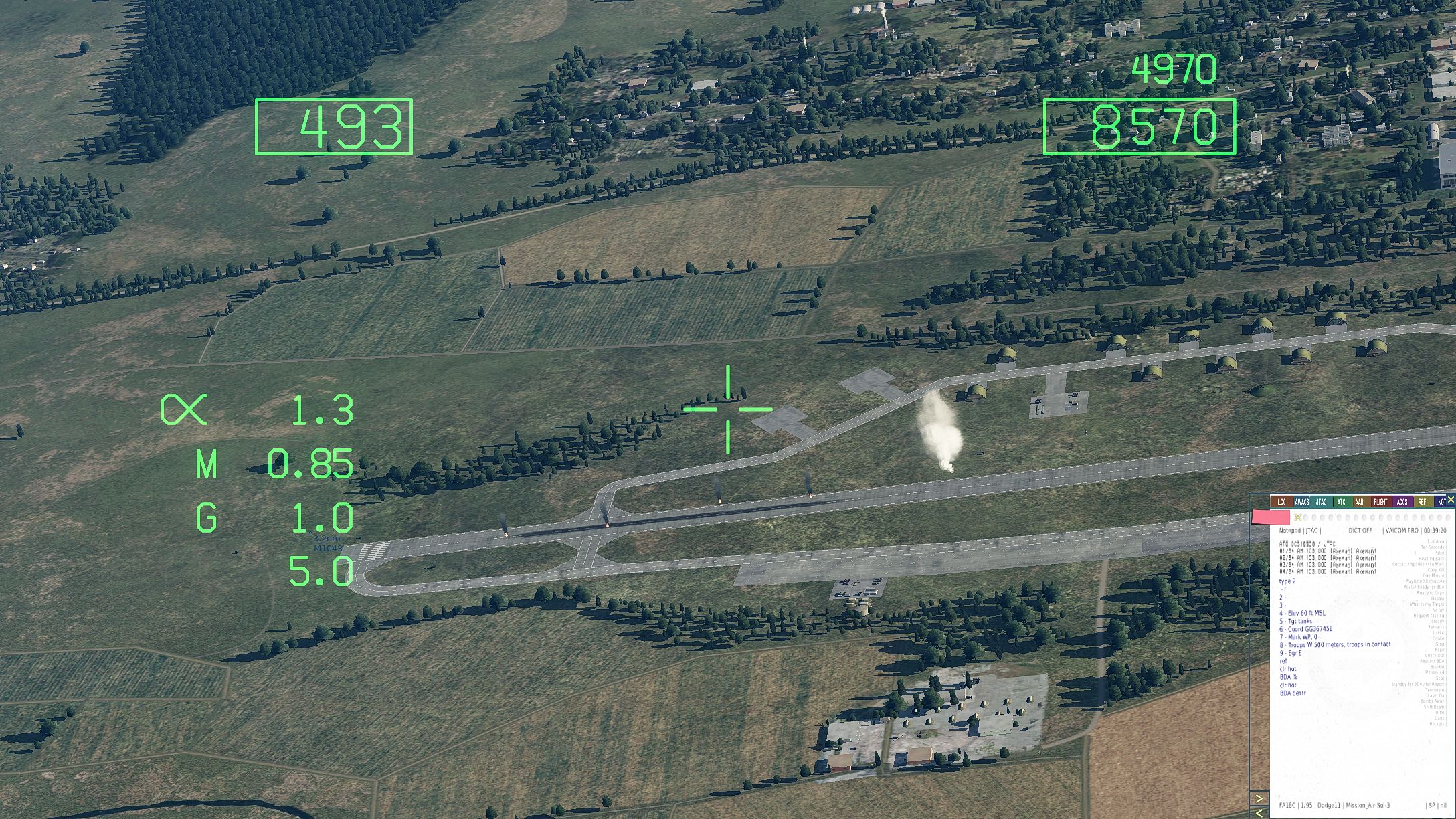Image resolution: width=1456 pixels, height=819 pixels.
Task: Select the Request BDA command
Action: click(1433, 661)
